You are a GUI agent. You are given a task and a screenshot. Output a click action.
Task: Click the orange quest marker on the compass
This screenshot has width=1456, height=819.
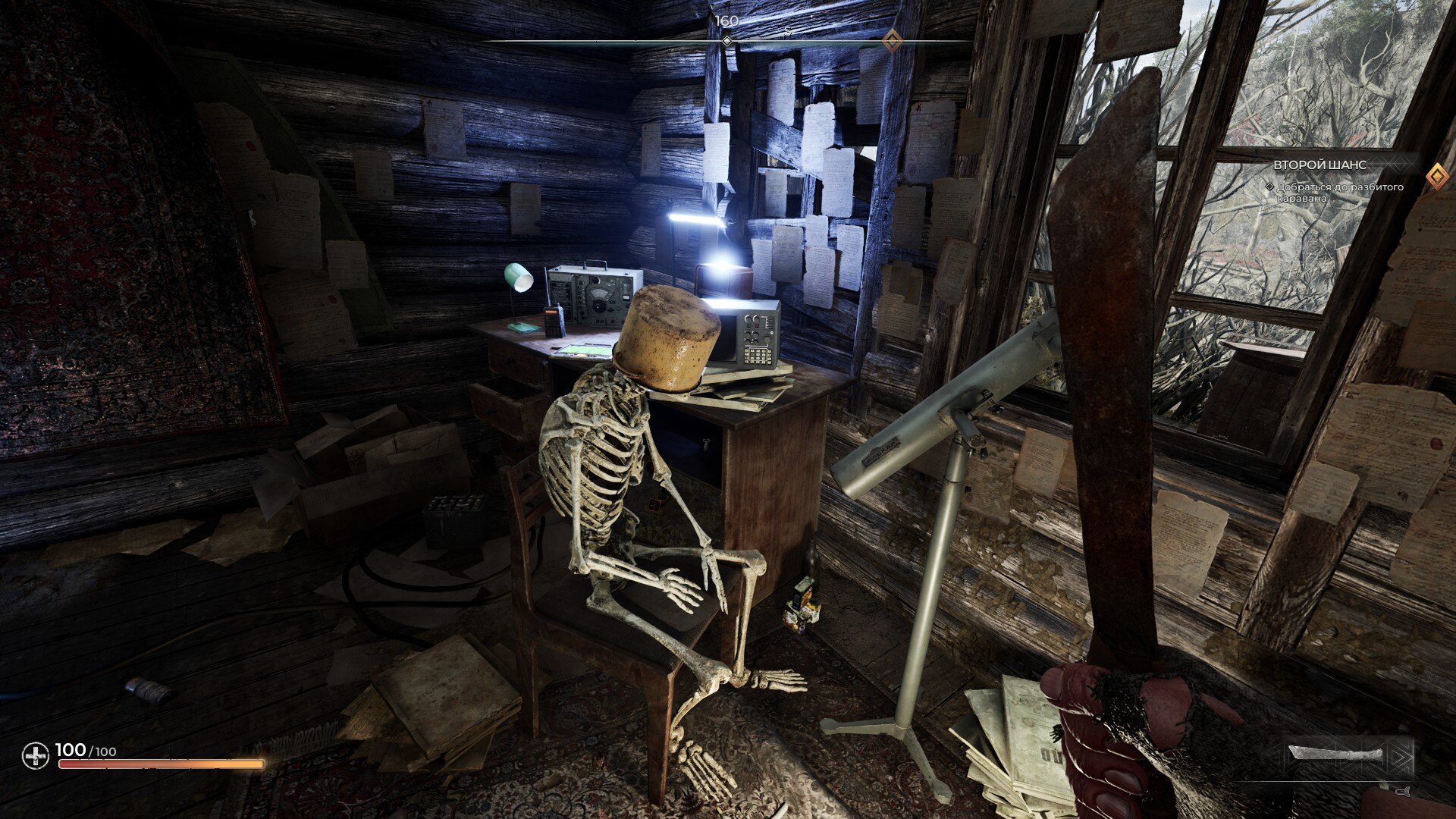pyautogui.click(x=893, y=40)
